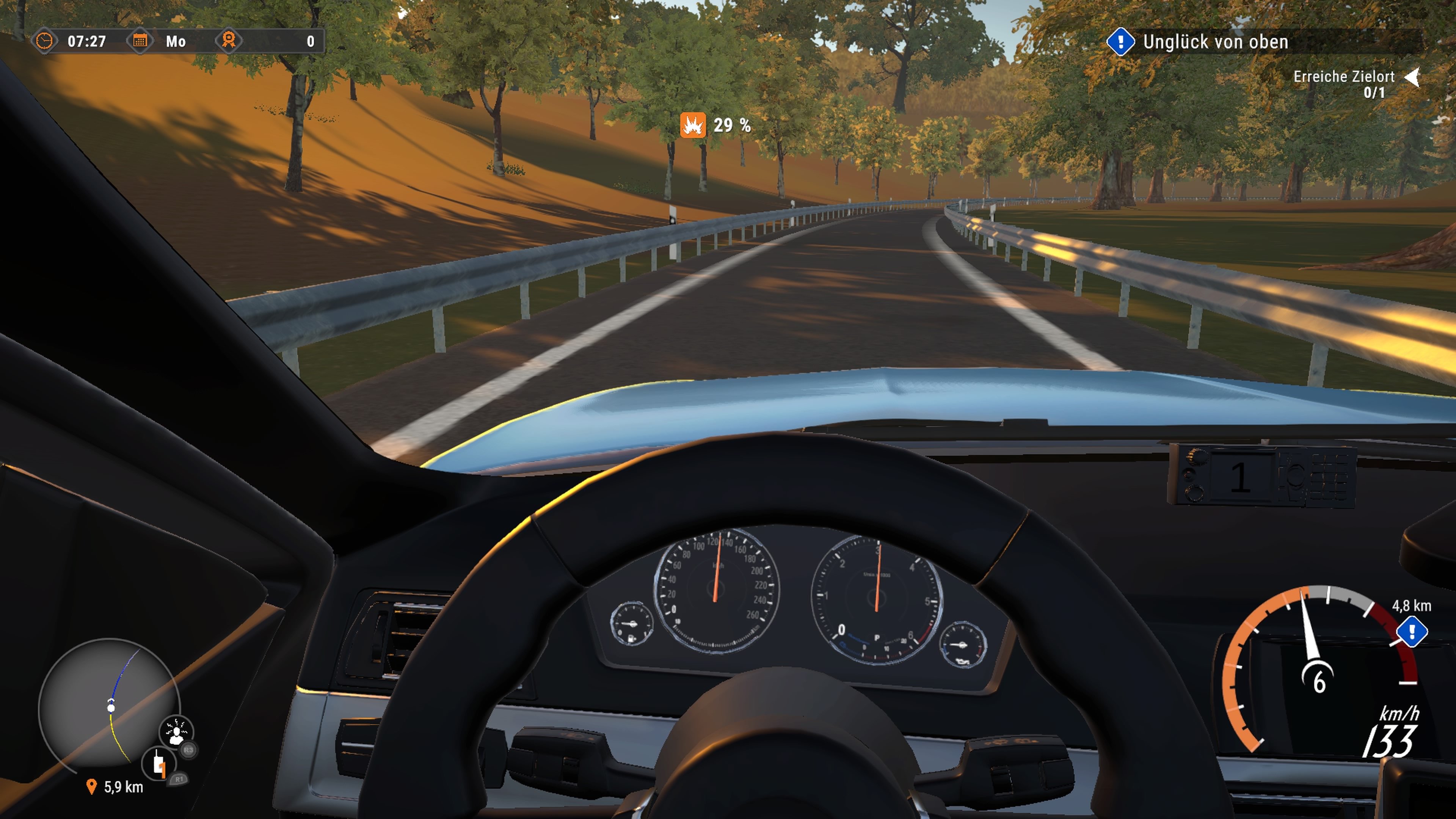Select the stressed passenger R3 icon
The height and width of the screenshot is (819, 1456).
coord(176,731)
